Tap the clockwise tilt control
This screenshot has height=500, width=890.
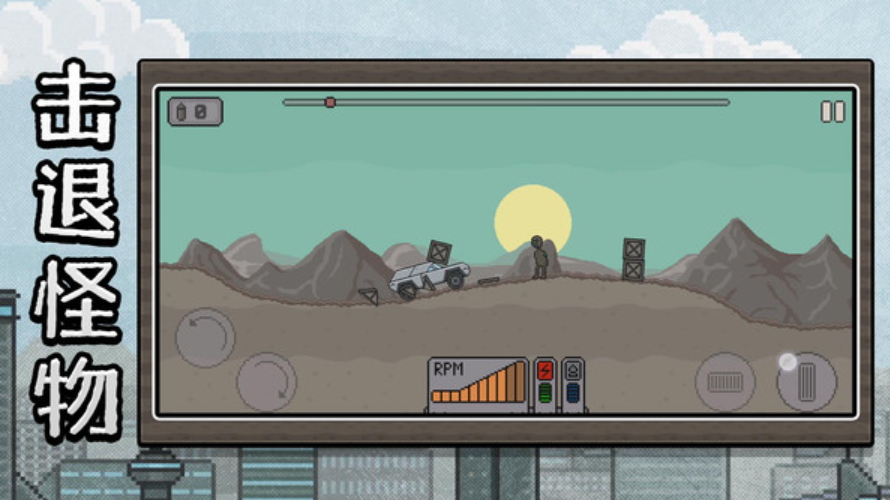(266, 381)
